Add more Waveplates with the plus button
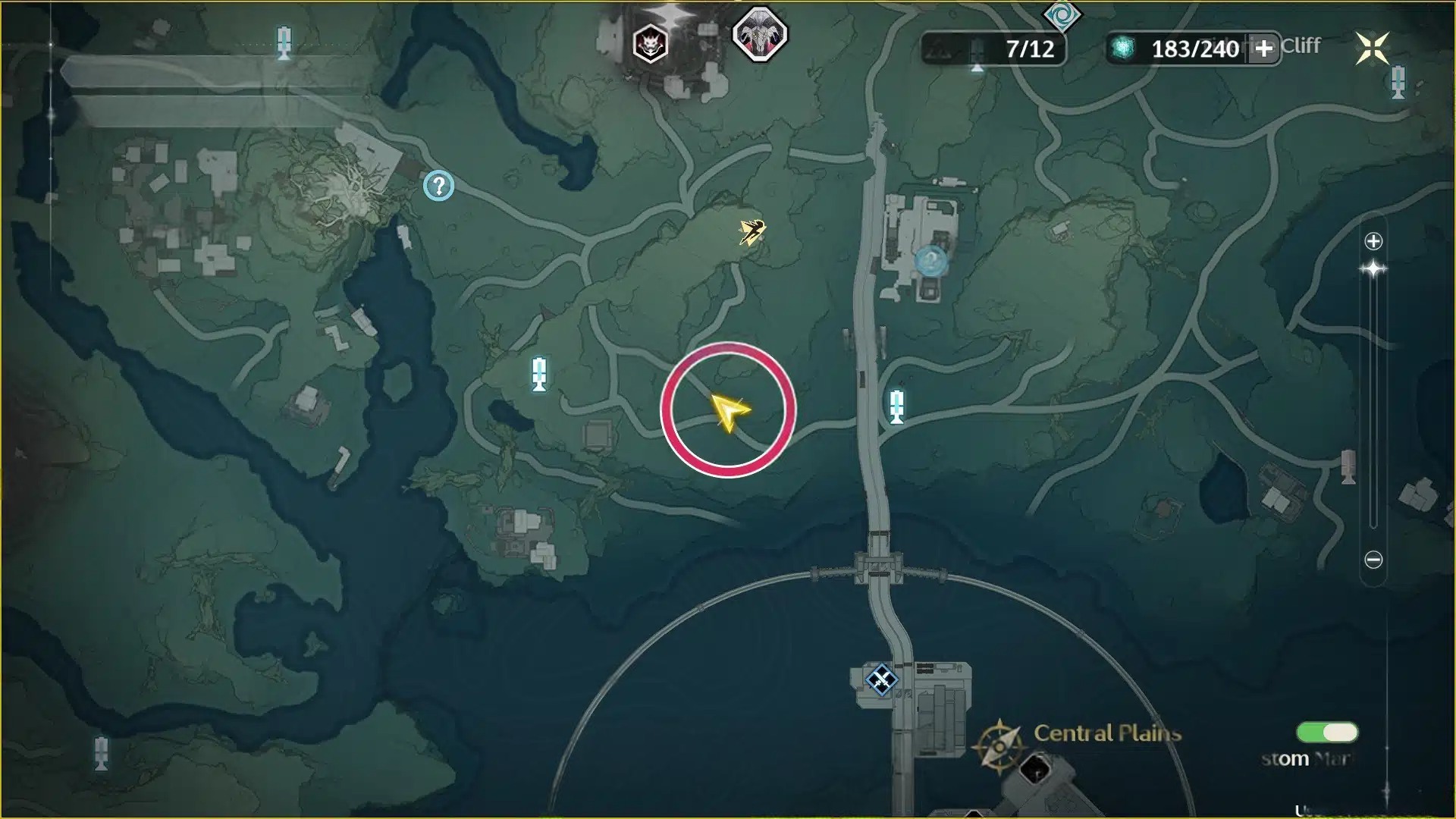 point(1263,49)
